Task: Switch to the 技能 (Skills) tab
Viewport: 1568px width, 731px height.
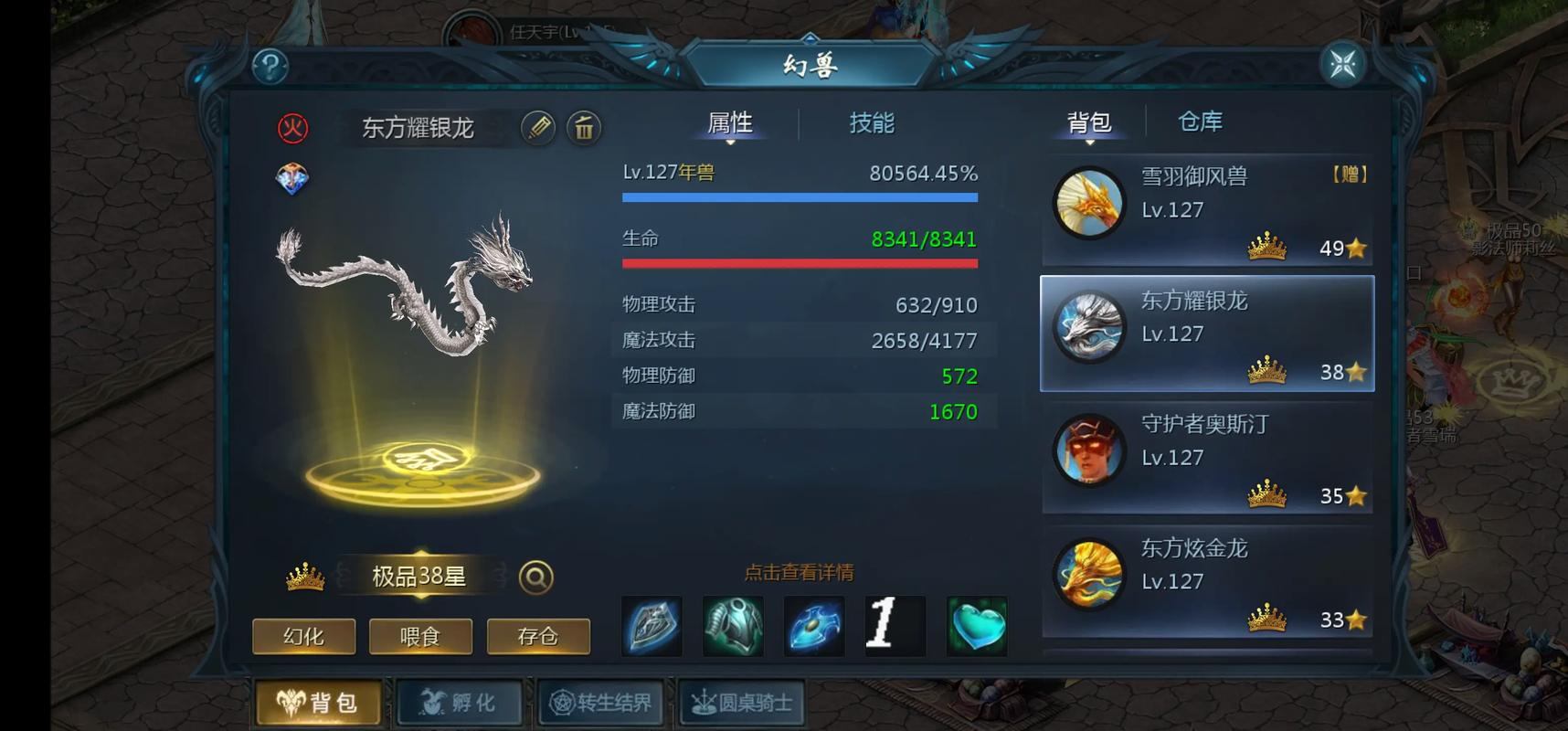Action: [870, 123]
